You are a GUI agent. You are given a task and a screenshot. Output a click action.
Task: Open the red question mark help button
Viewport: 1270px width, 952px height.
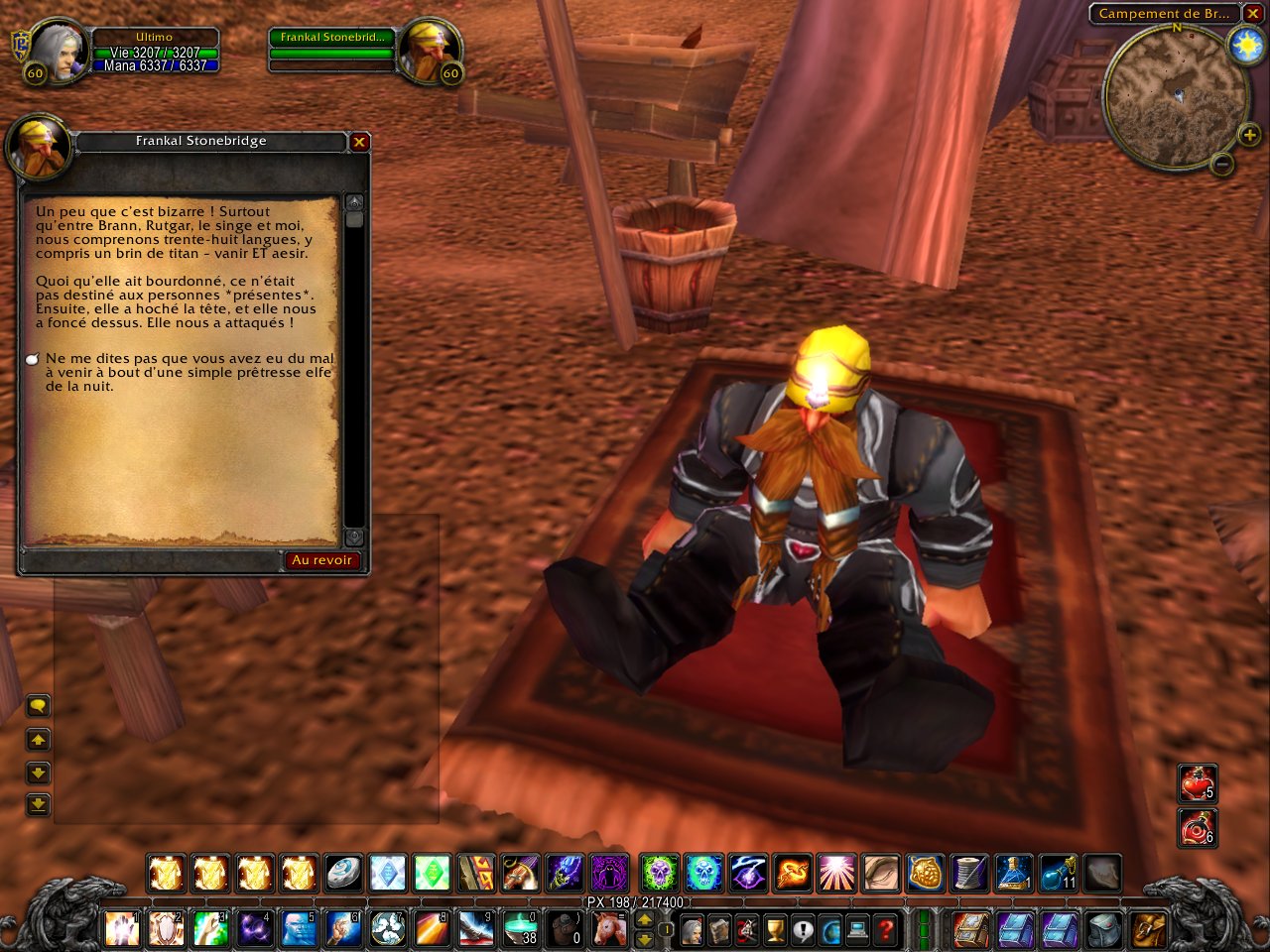(886, 930)
